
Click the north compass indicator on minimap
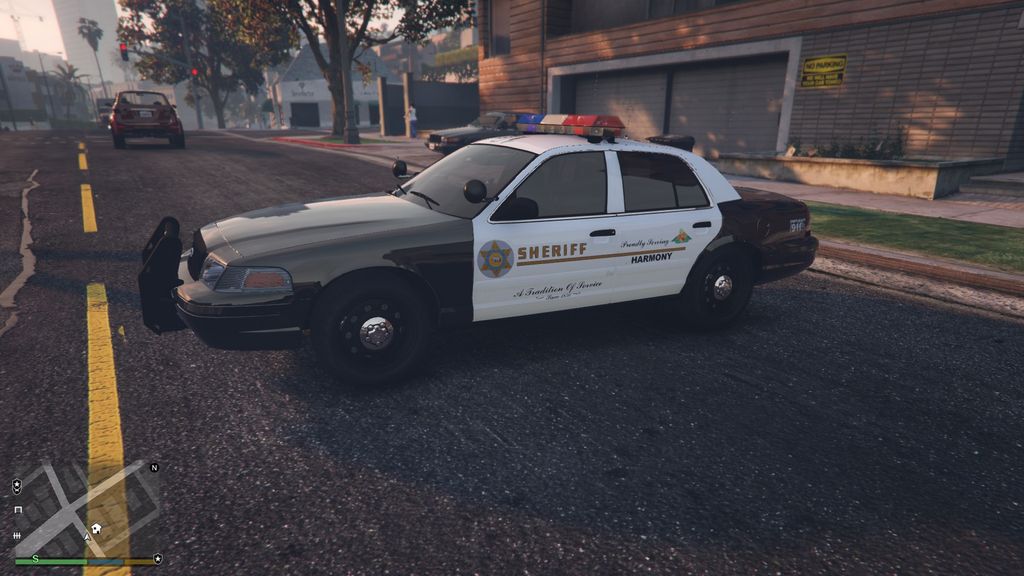[154, 467]
